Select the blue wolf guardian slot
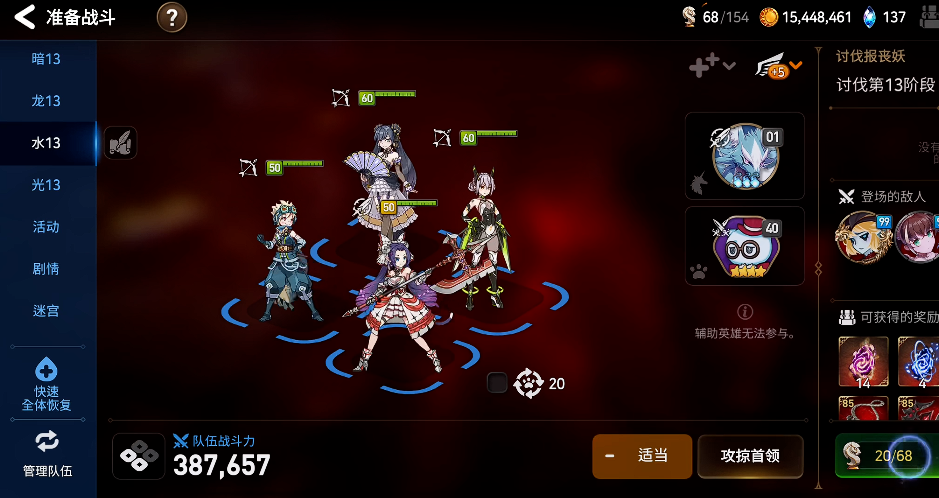The image size is (939, 498). tap(744, 156)
